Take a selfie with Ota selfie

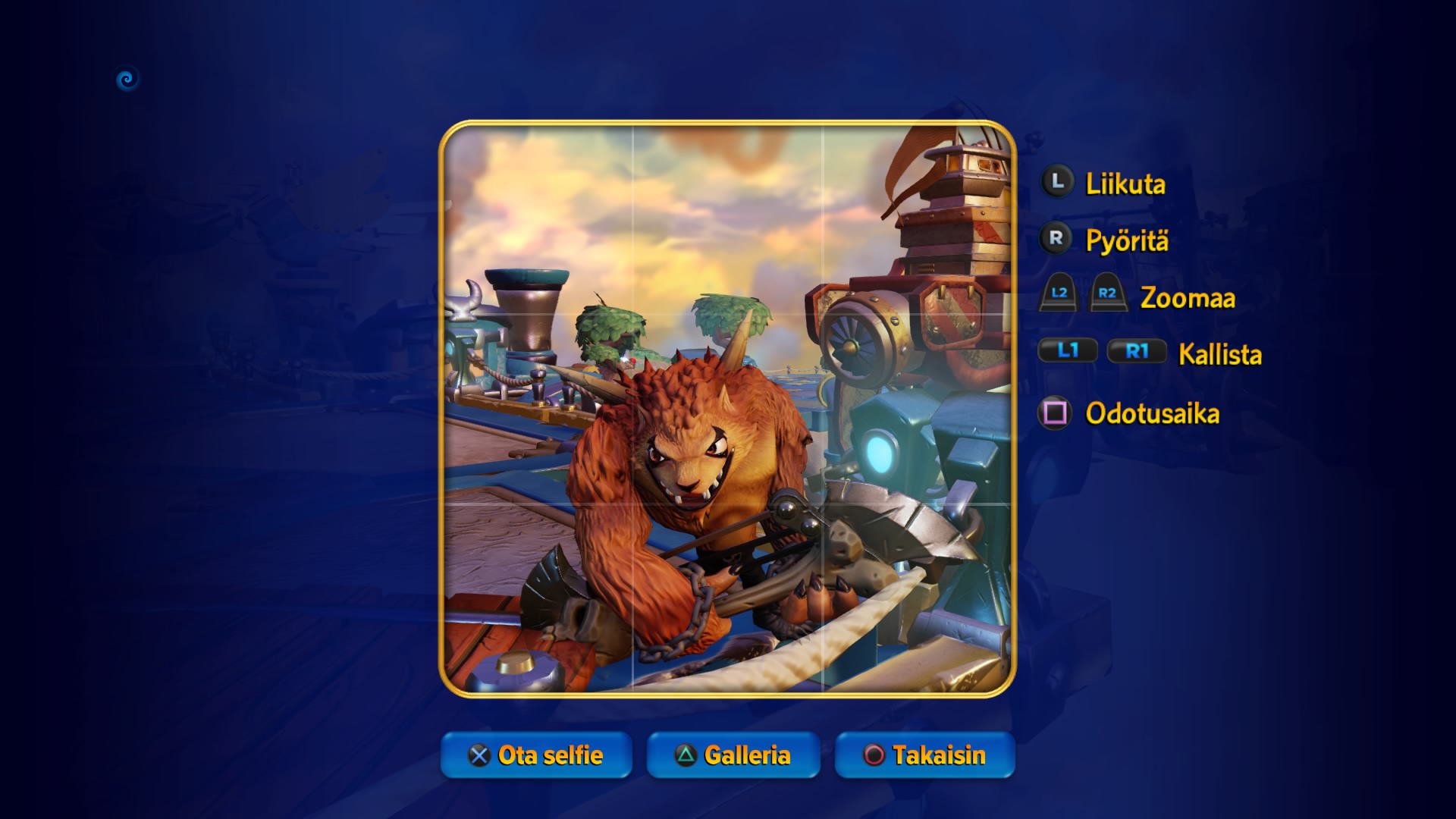pos(536,755)
